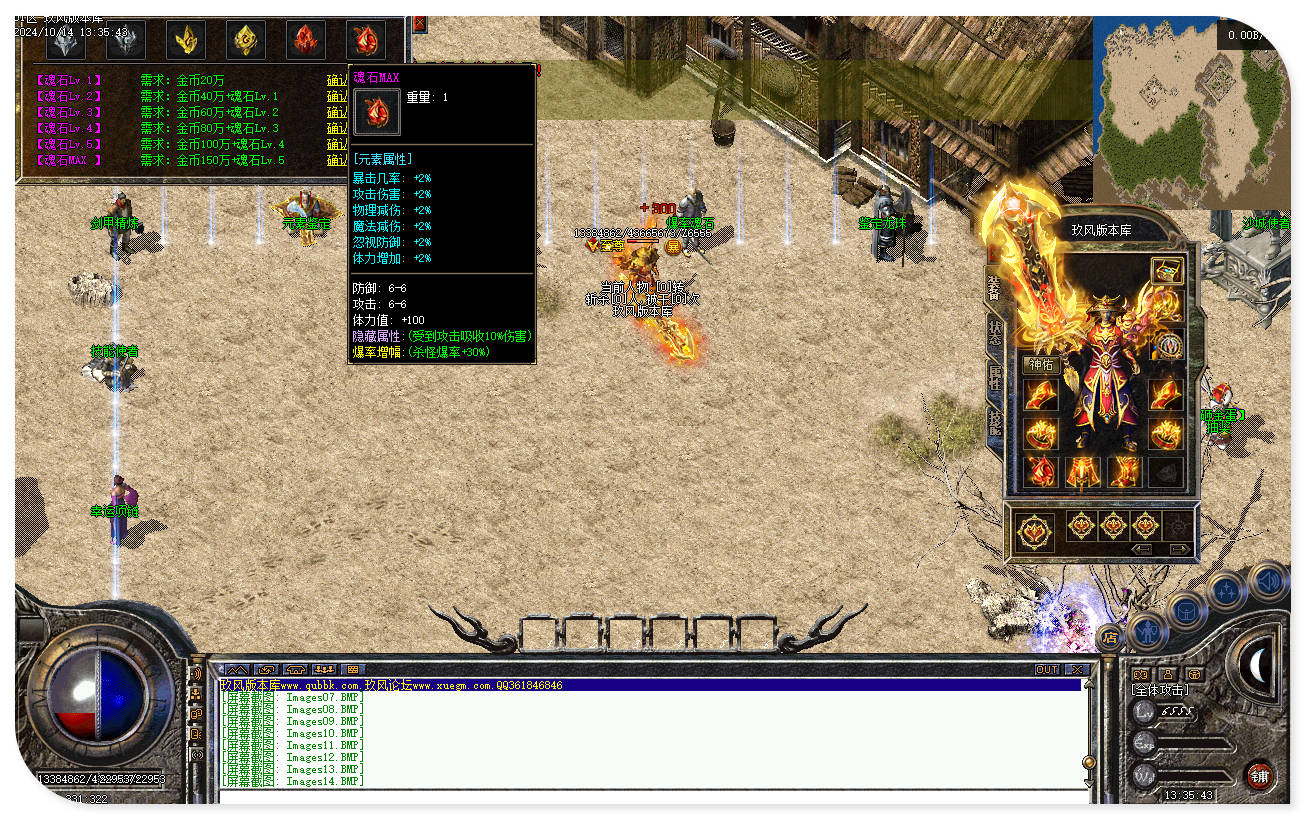Screen dimensions: 1306x819
Task: Close the chat window with X
Action: 1076,669
